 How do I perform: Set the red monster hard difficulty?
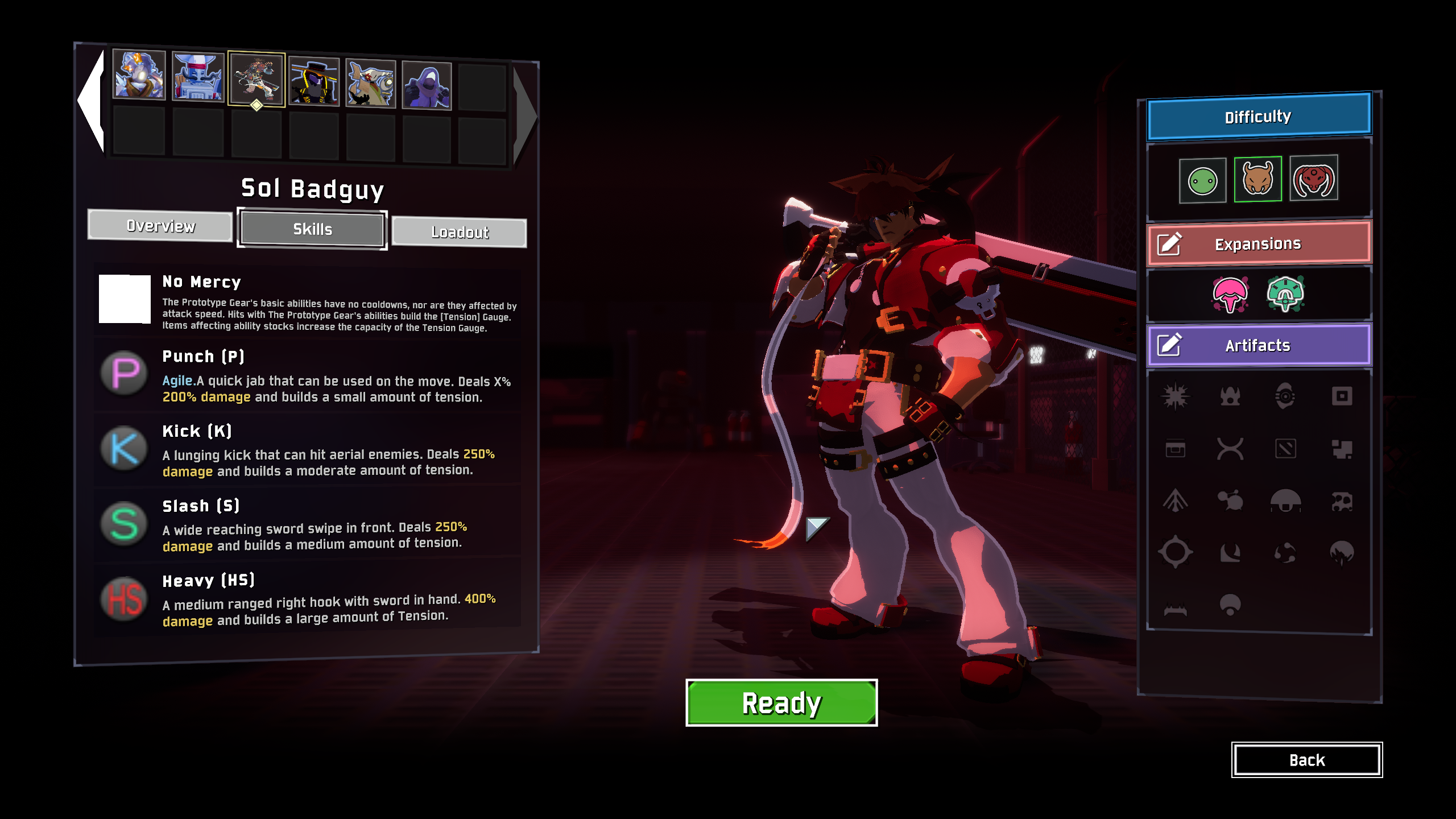click(1313, 178)
